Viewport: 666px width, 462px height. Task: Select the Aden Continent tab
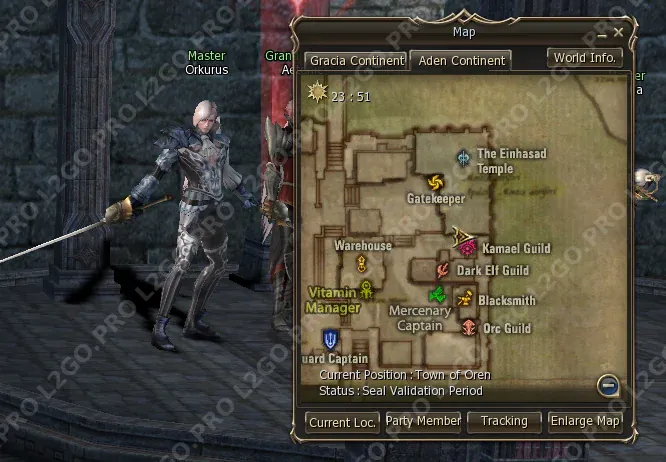tap(461, 61)
